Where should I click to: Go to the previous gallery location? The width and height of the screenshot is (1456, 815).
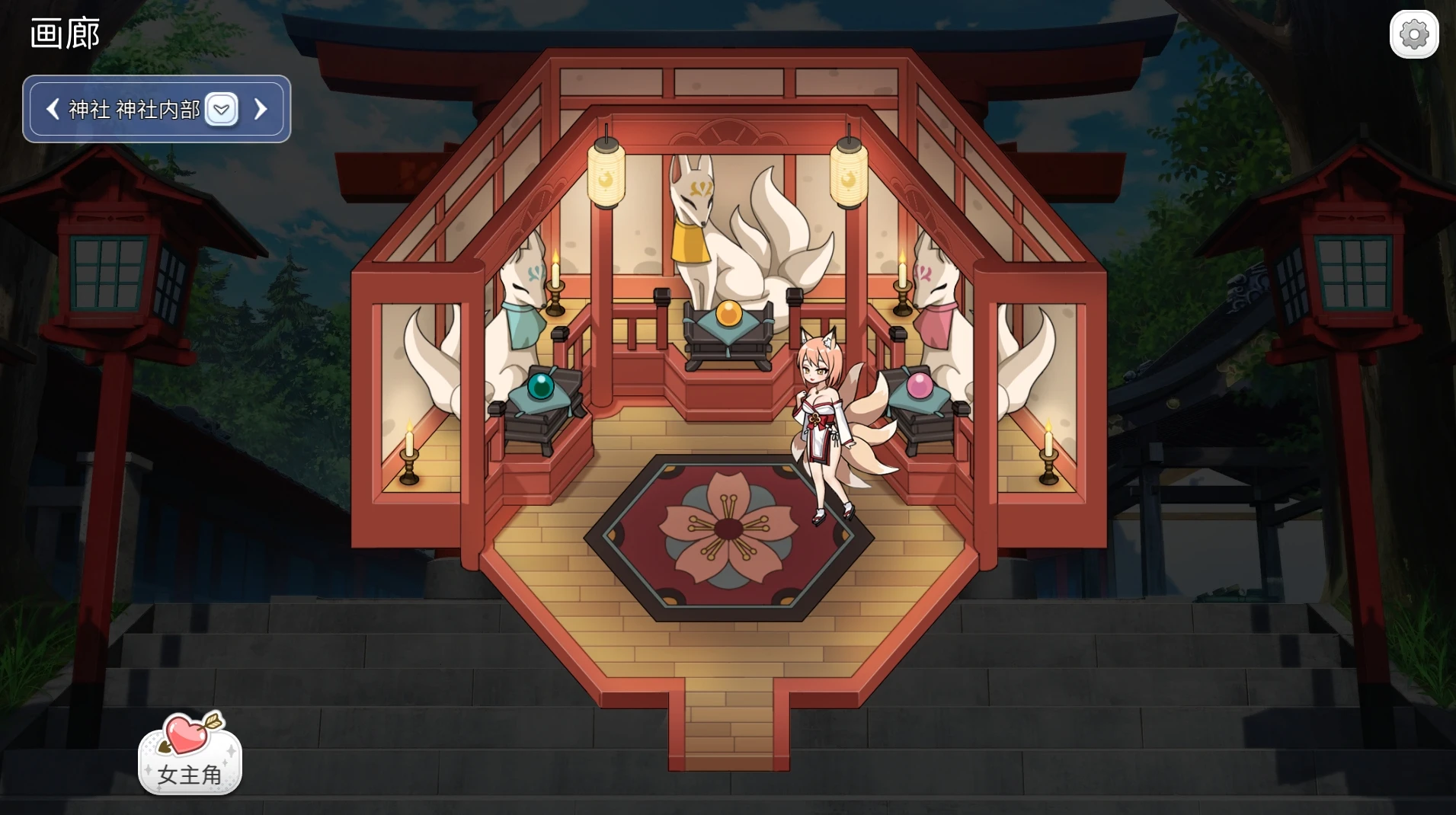(53, 110)
